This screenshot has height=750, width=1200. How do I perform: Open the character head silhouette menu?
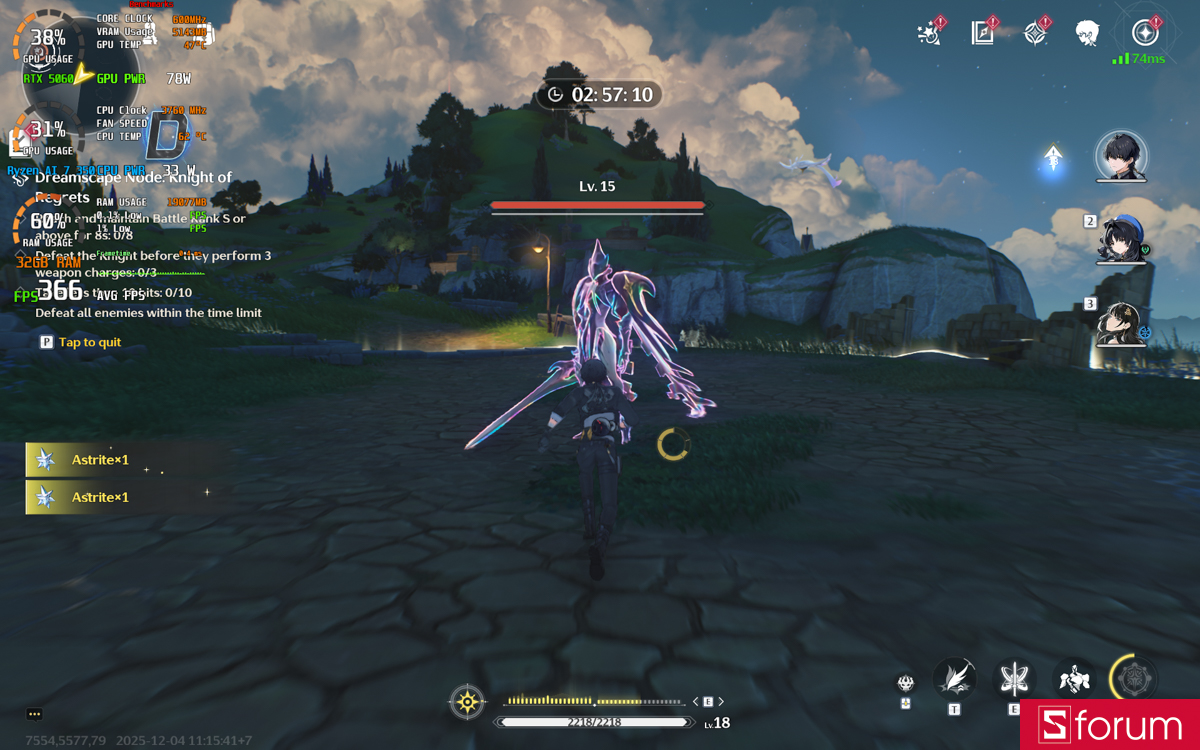(x=1087, y=33)
